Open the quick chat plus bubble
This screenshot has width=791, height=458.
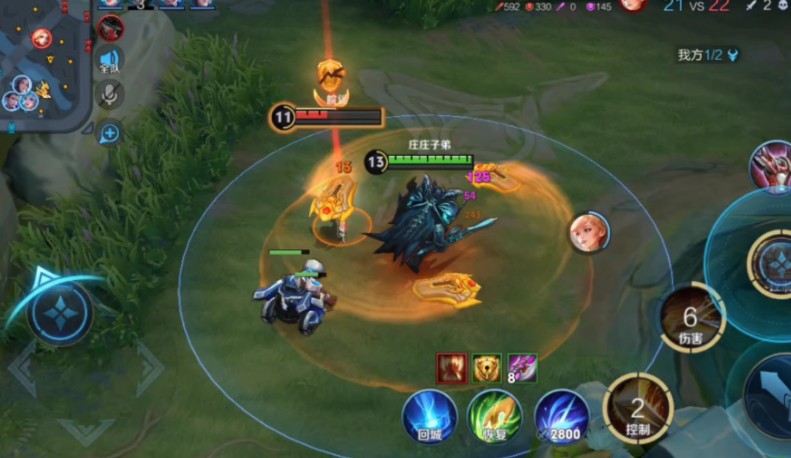[x=110, y=132]
